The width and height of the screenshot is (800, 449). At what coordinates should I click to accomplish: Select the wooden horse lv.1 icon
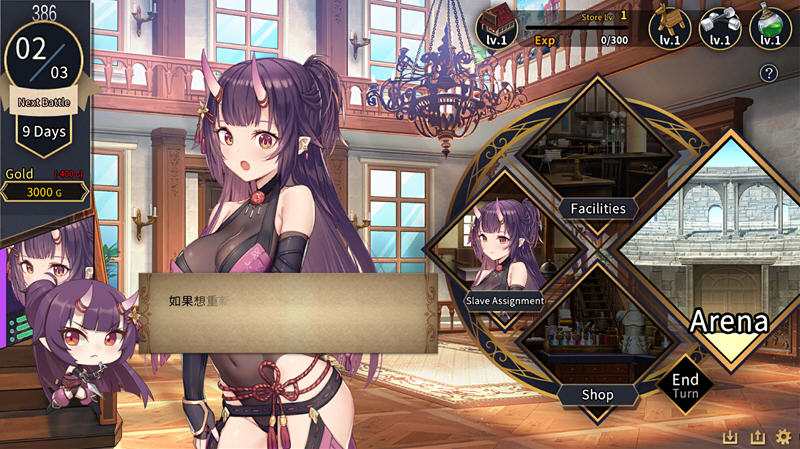(x=669, y=26)
